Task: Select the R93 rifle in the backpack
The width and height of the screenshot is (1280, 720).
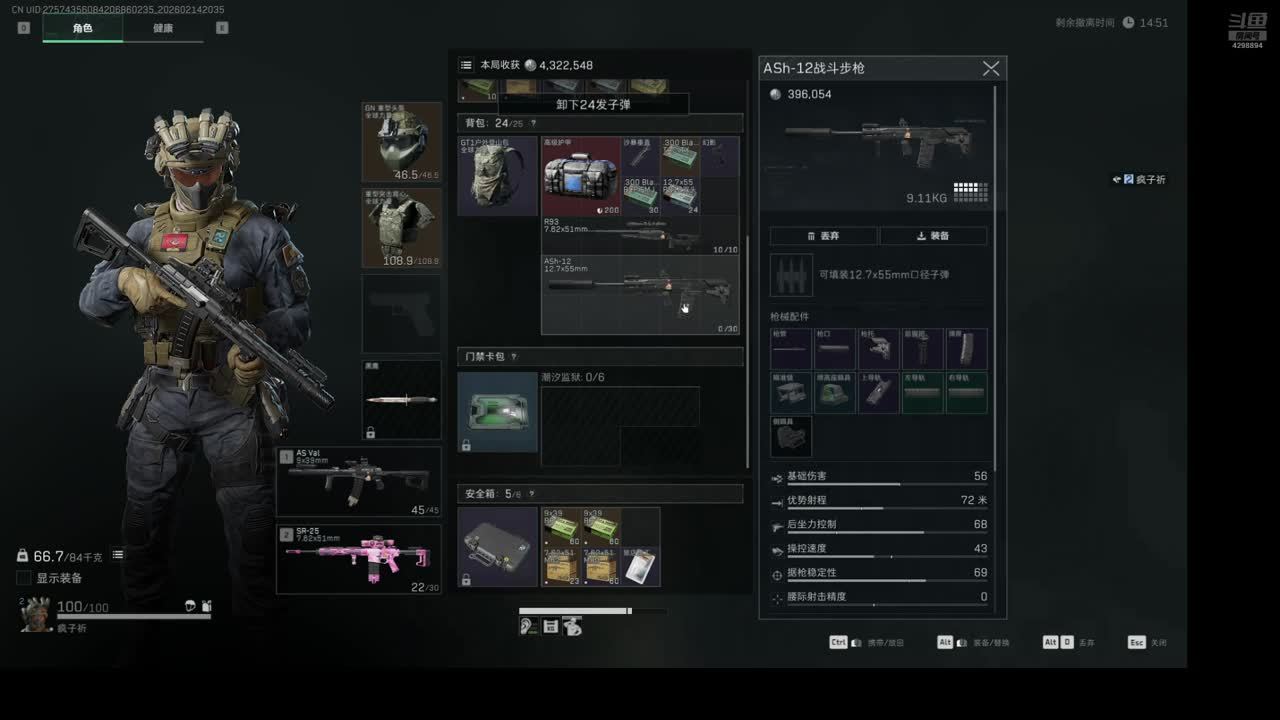Action: coord(640,236)
